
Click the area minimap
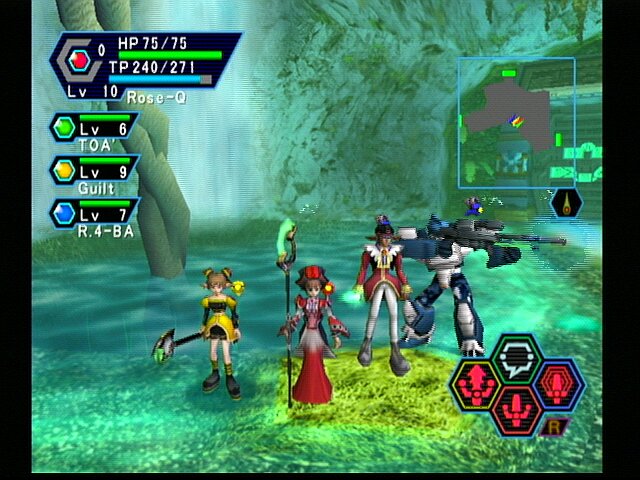click(x=516, y=122)
